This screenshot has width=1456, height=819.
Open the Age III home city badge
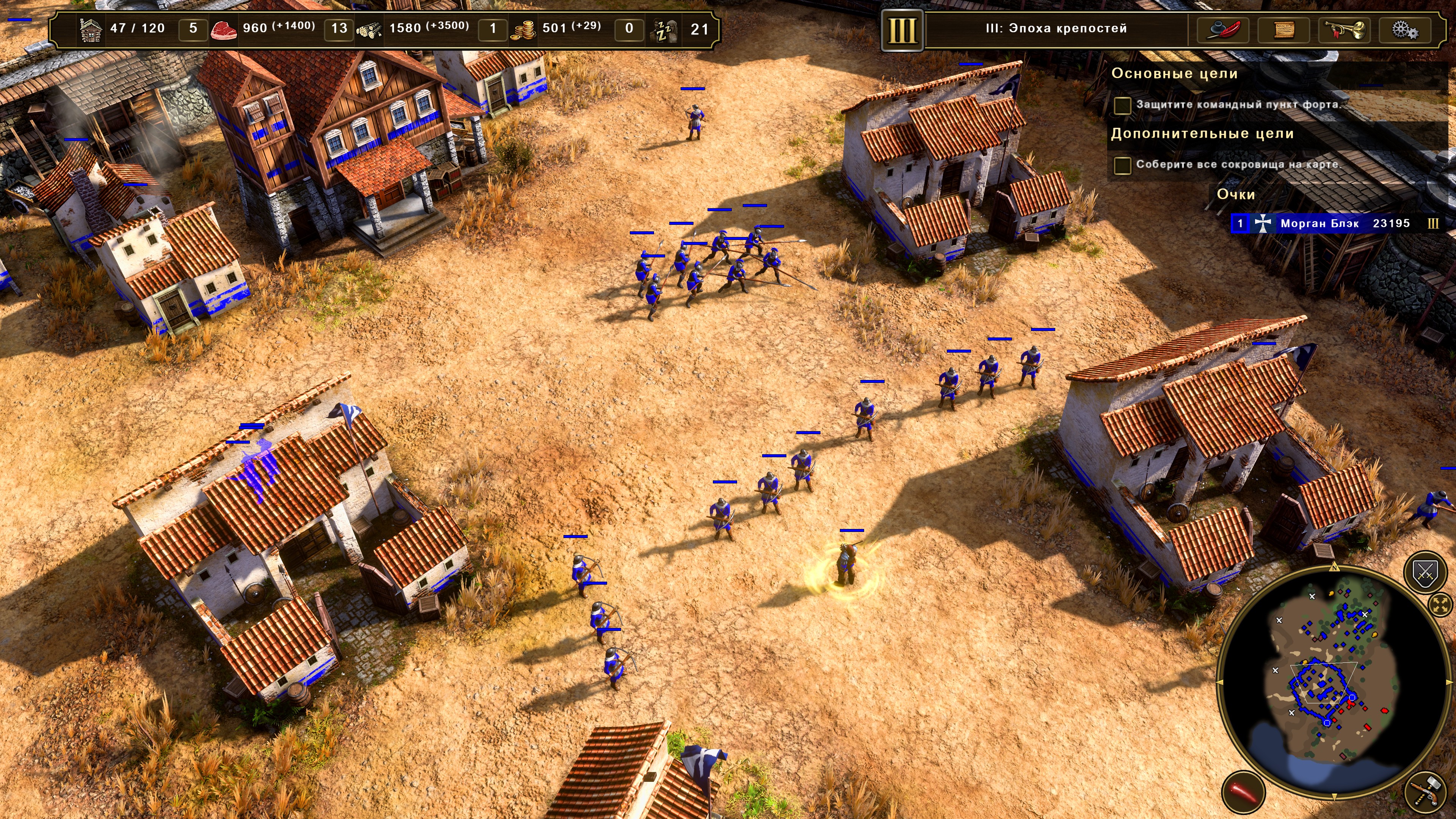coord(902,30)
